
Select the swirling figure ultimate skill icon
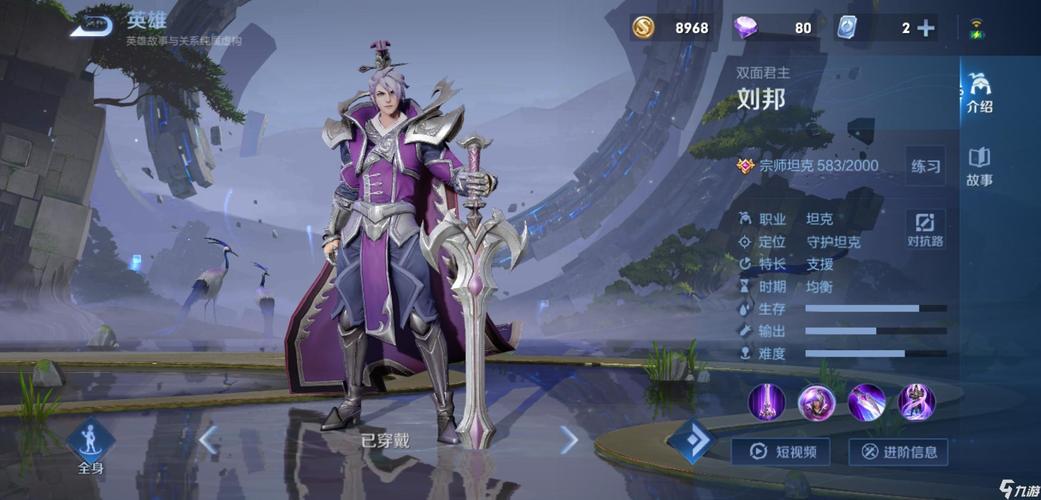click(915, 402)
